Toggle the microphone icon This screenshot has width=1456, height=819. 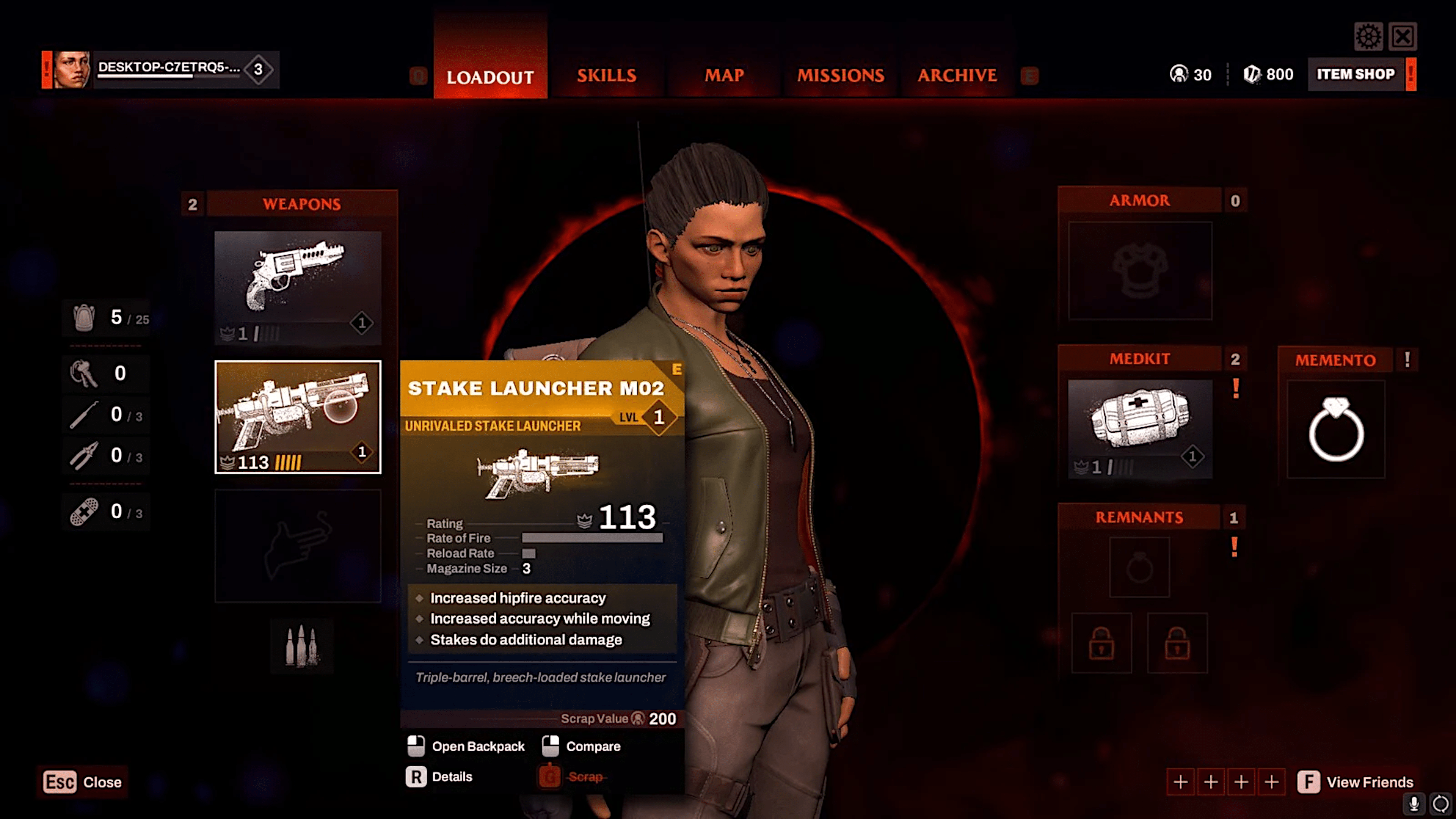pyautogui.click(x=1414, y=803)
